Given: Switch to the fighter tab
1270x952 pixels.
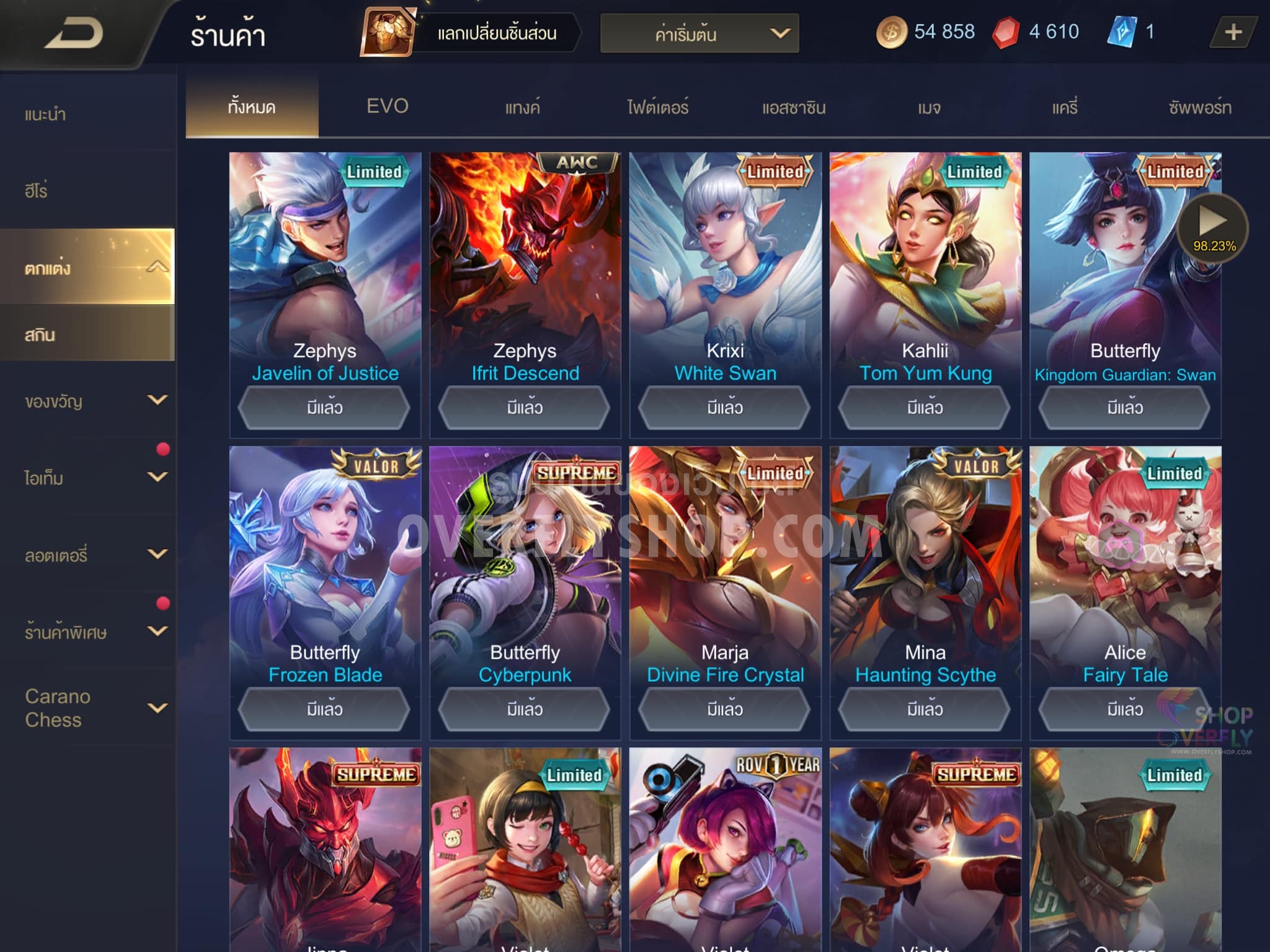Looking at the screenshot, I should click(x=657, y=108).
